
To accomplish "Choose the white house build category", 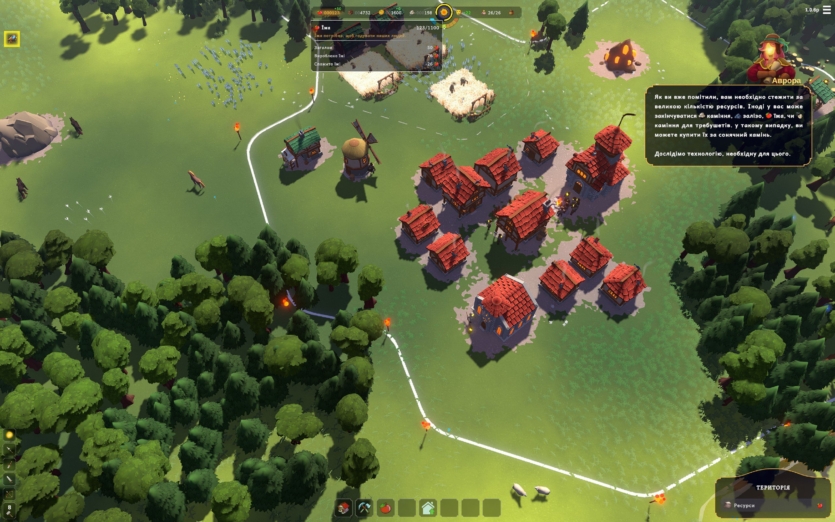I will (428, 508).
